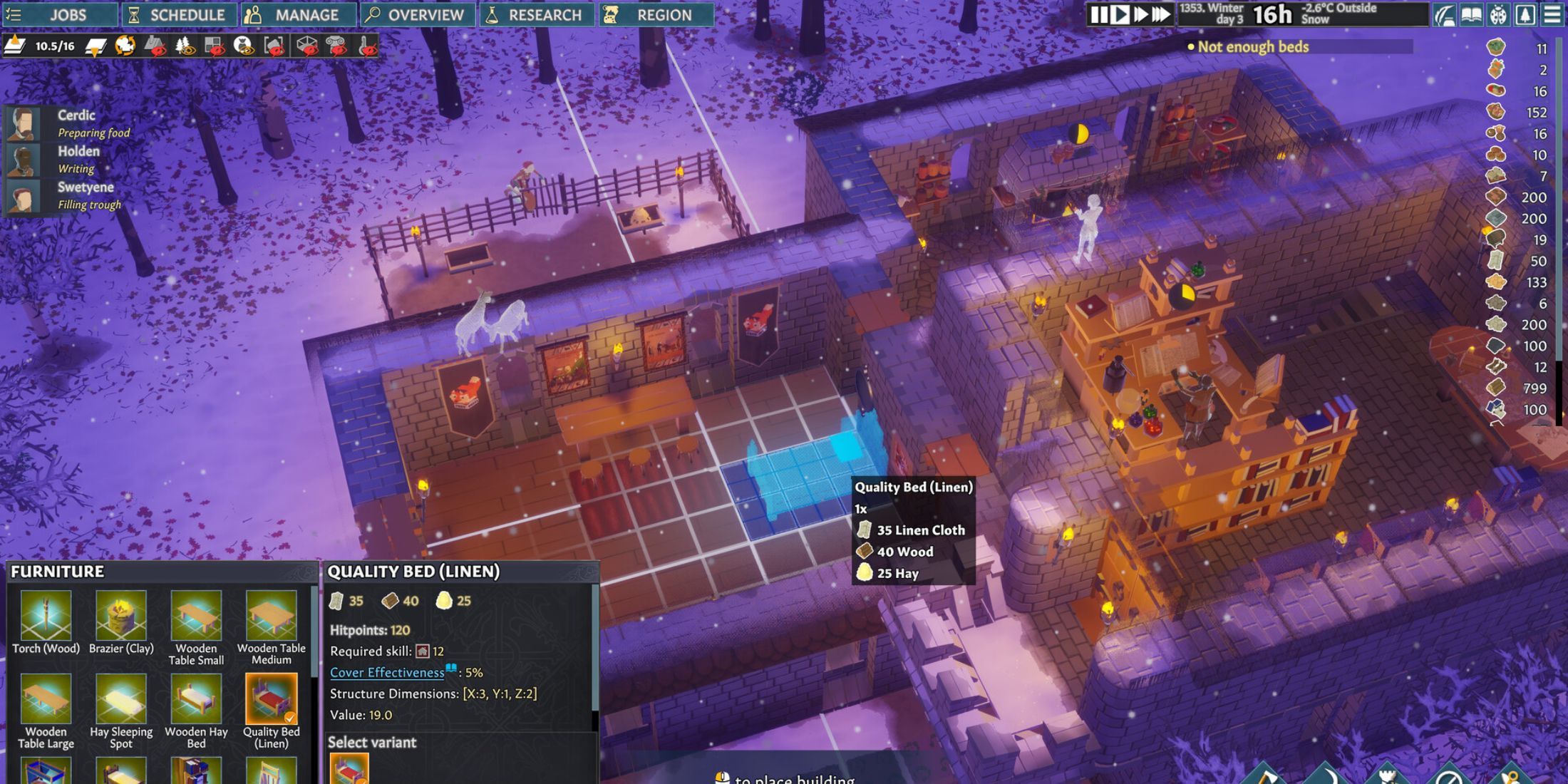Click the Cover Effectiveness link
The height and width of the screenshot is (784, 1568).
[x=386, y=671]
